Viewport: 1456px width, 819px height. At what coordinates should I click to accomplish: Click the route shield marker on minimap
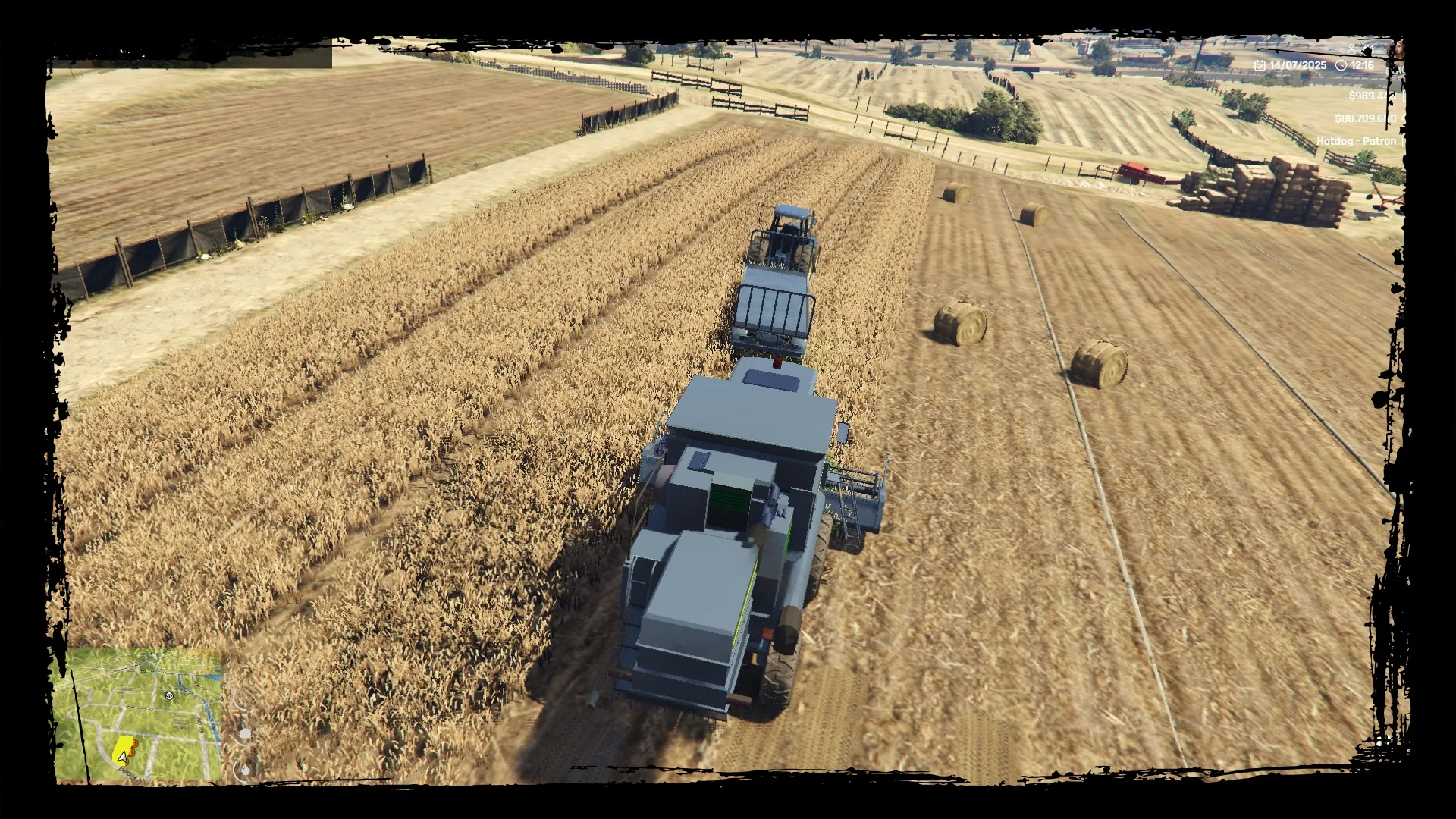tap(170, 695)
